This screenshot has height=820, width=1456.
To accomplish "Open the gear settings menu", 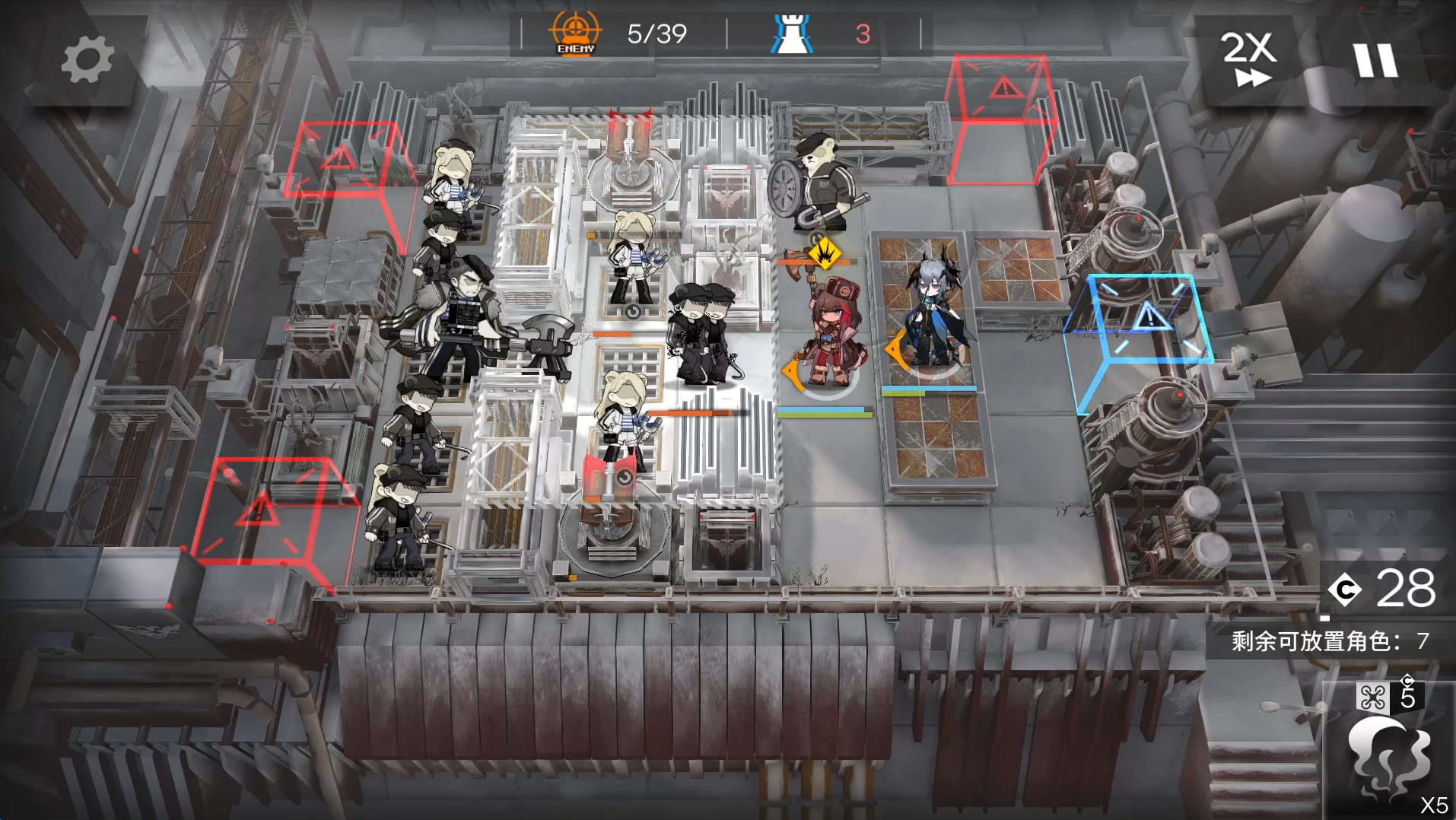I will [87, 59].
